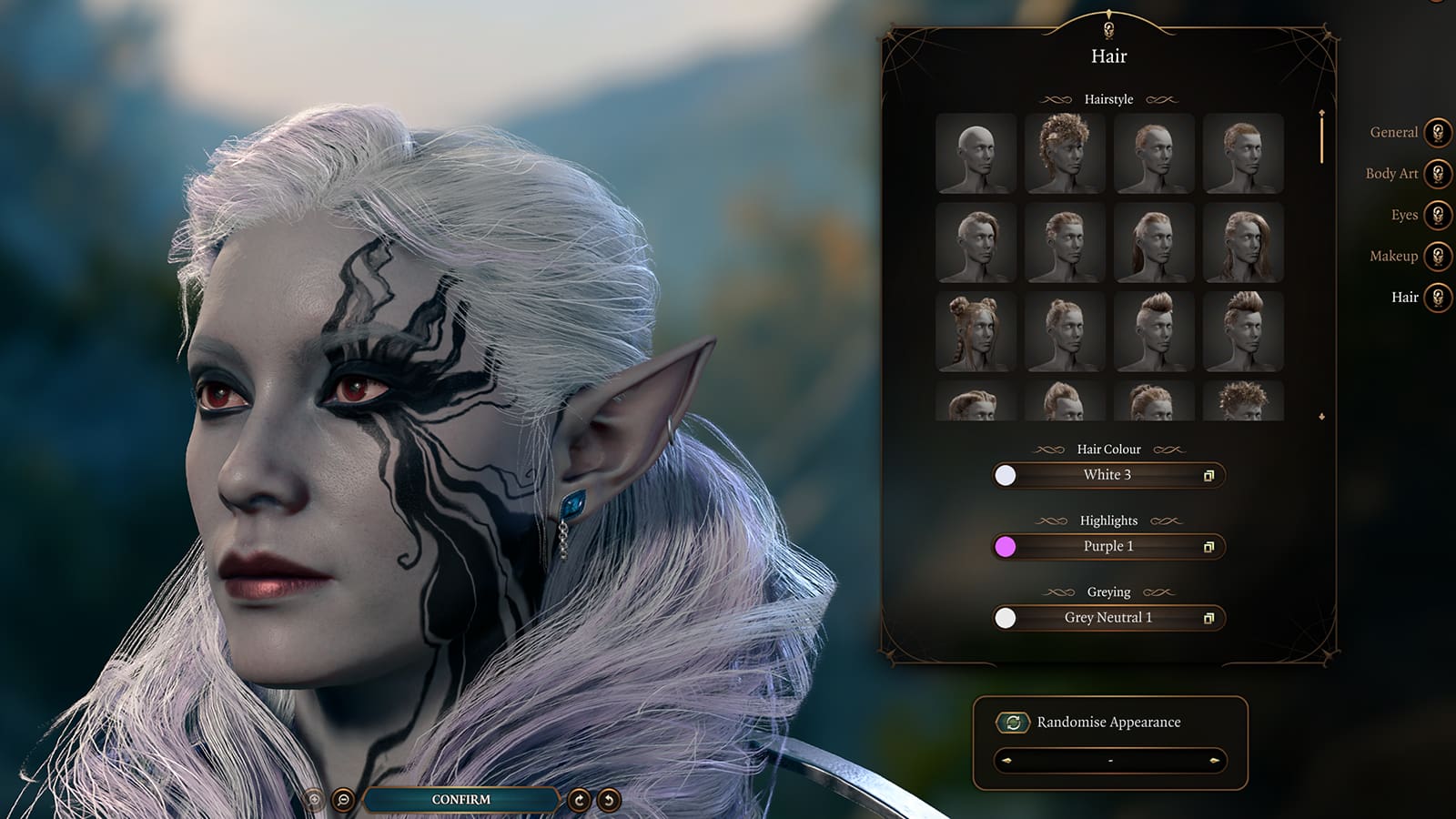Screen dimensions: 1456x819
Task: Click the undo arrow at far bottom right
Action: click(x=608, y=801)
